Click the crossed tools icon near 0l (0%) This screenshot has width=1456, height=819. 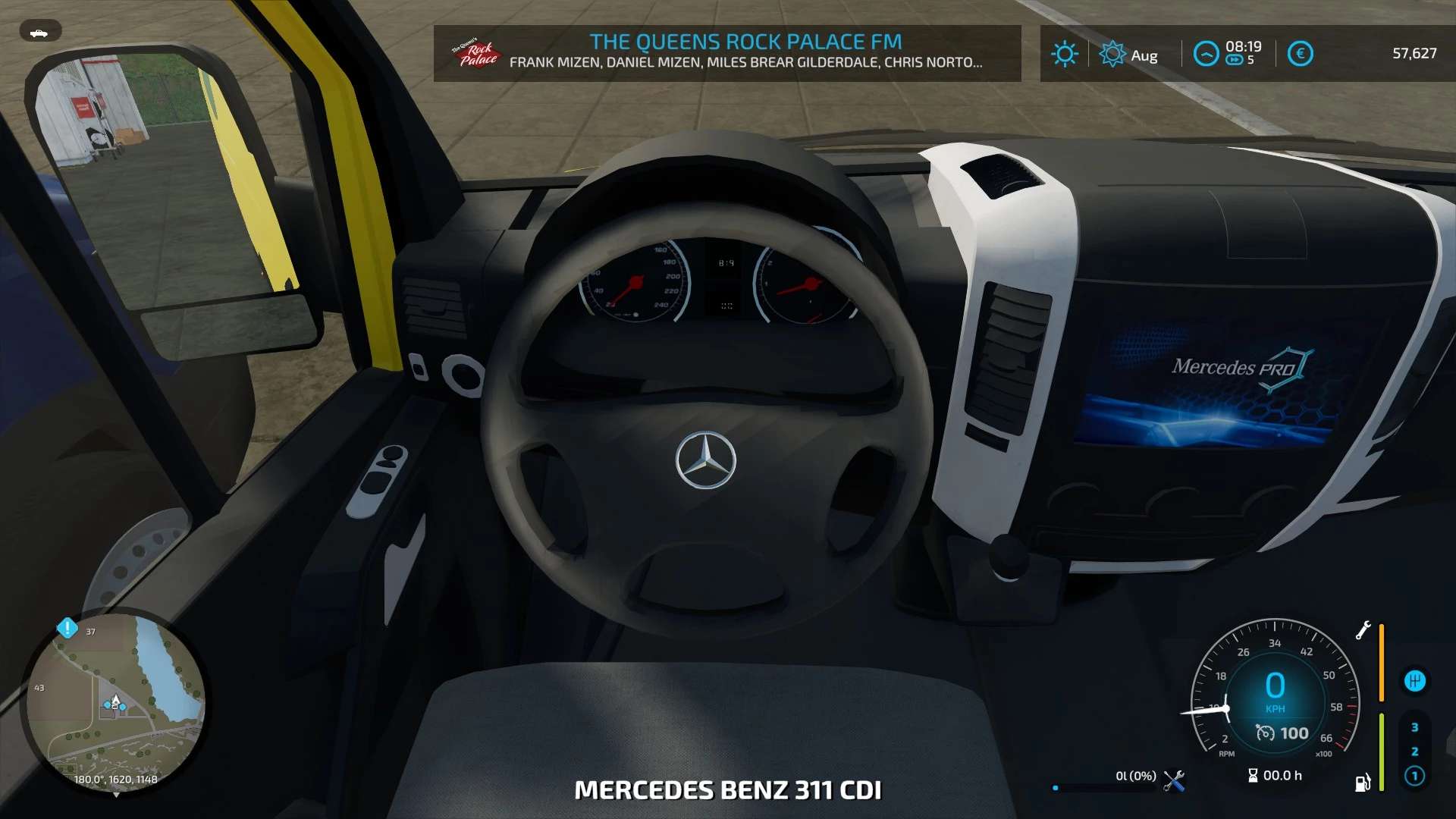click(x=1174, y=781)
